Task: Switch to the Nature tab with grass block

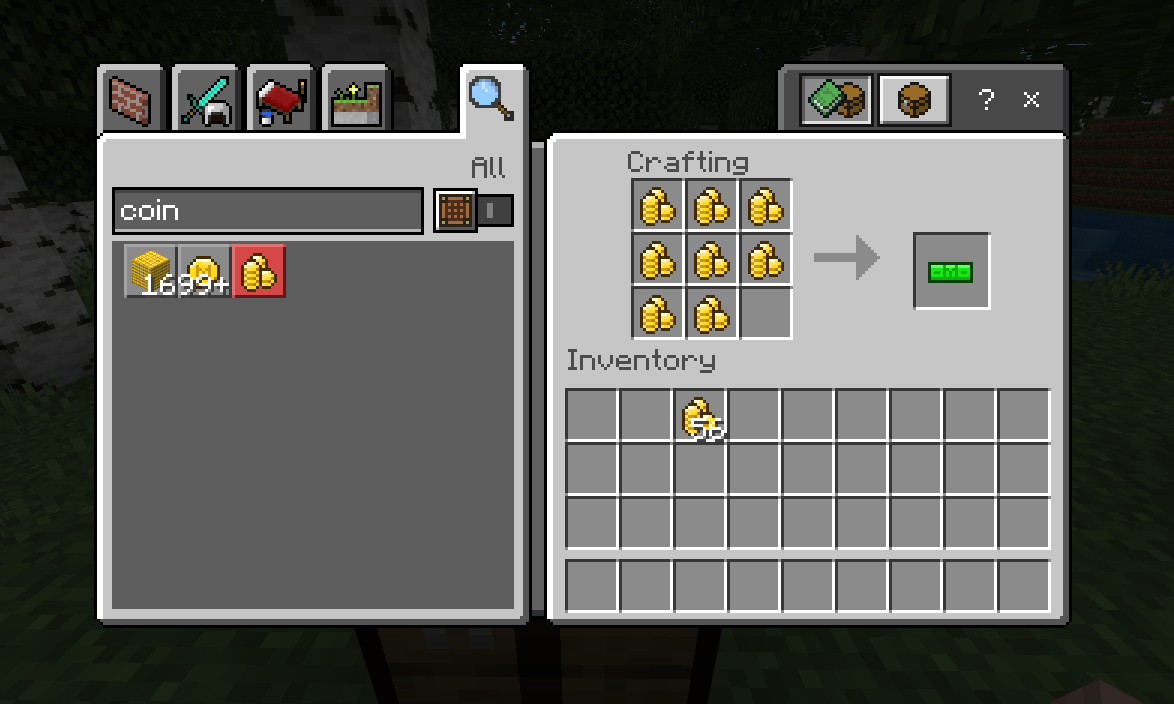Action: [356, 100]
